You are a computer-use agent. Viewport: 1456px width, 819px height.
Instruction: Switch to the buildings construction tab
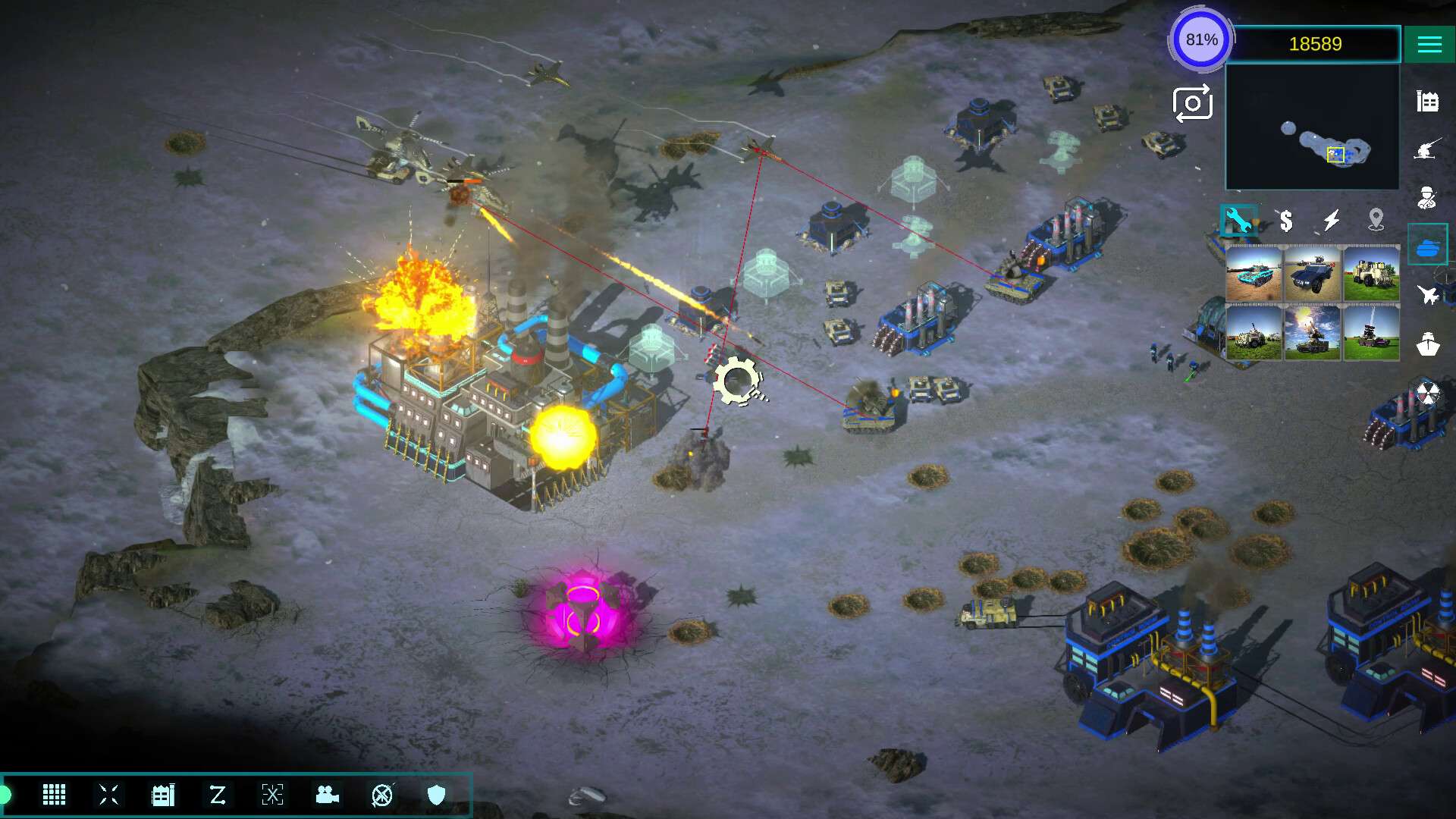[1427, 102]
